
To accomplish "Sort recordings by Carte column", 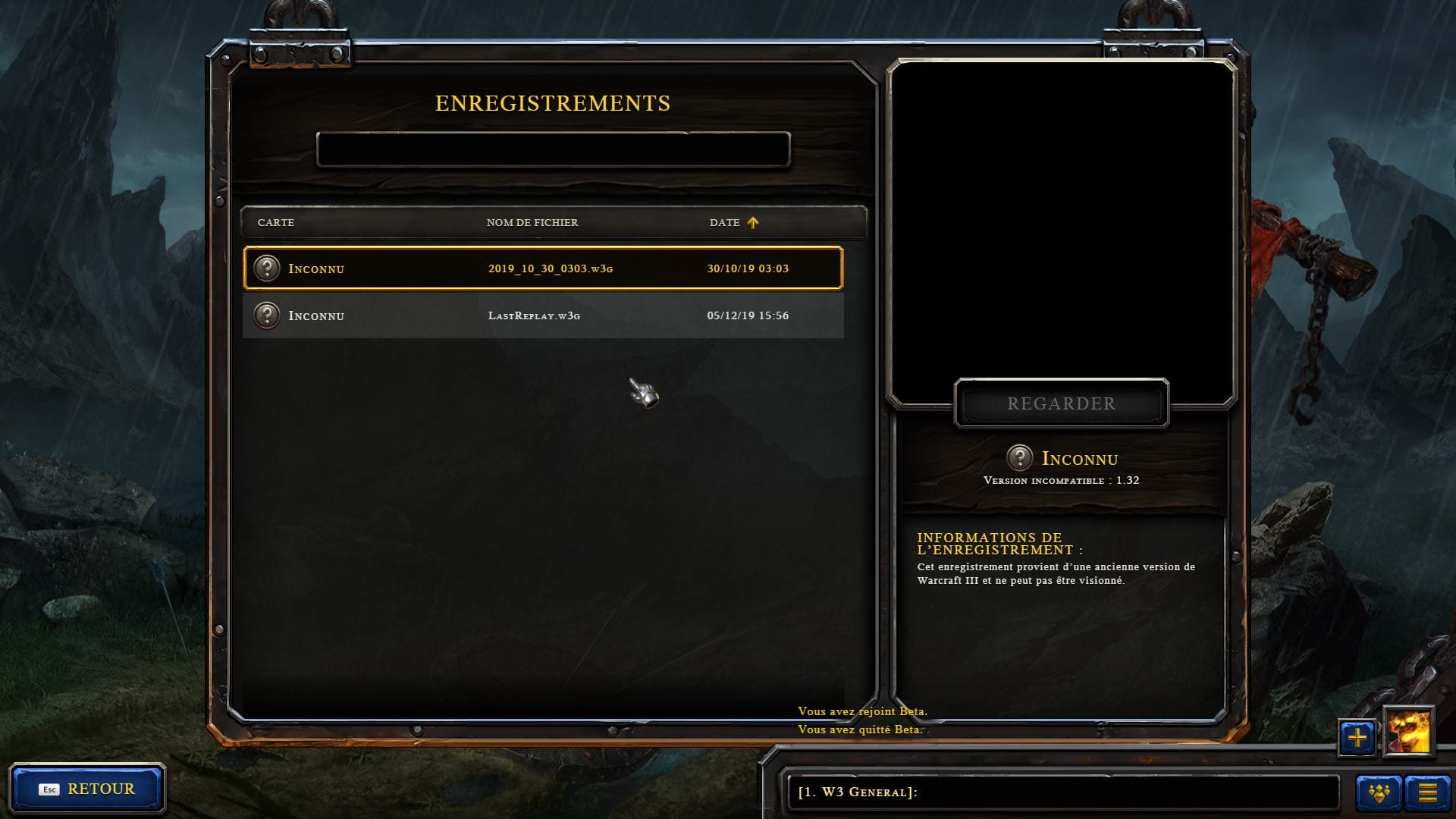I will click(x=276, y=222).
